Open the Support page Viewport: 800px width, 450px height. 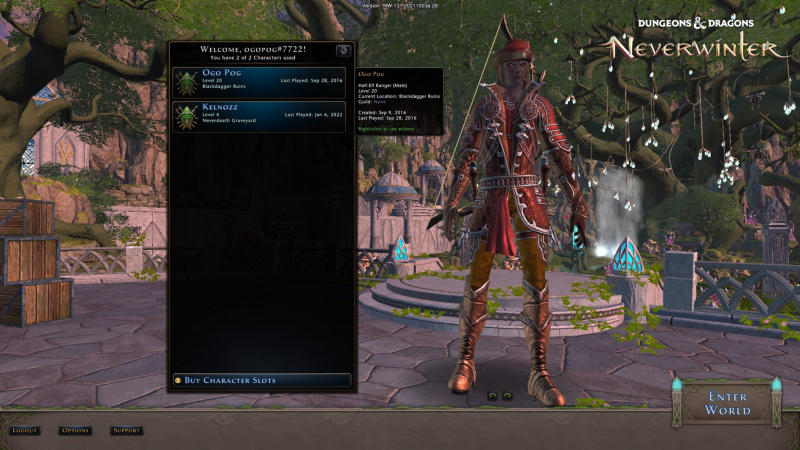(x=126, y=431)
